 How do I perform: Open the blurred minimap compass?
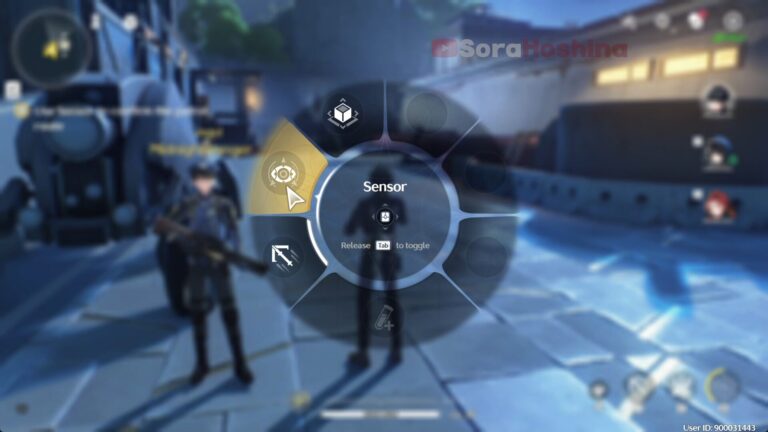click(x=51, y=47)
